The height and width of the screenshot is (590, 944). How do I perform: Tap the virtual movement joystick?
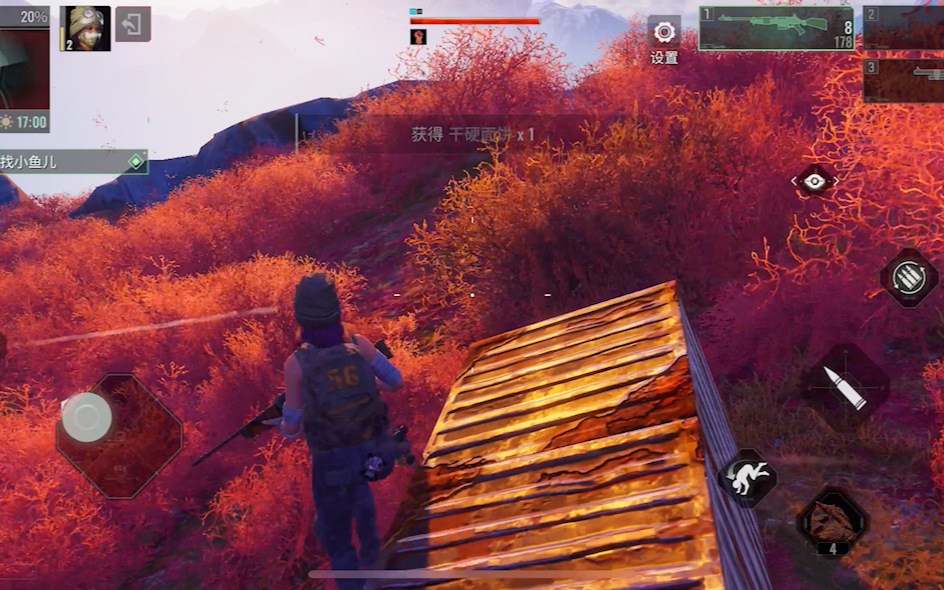tap(88, 417)
